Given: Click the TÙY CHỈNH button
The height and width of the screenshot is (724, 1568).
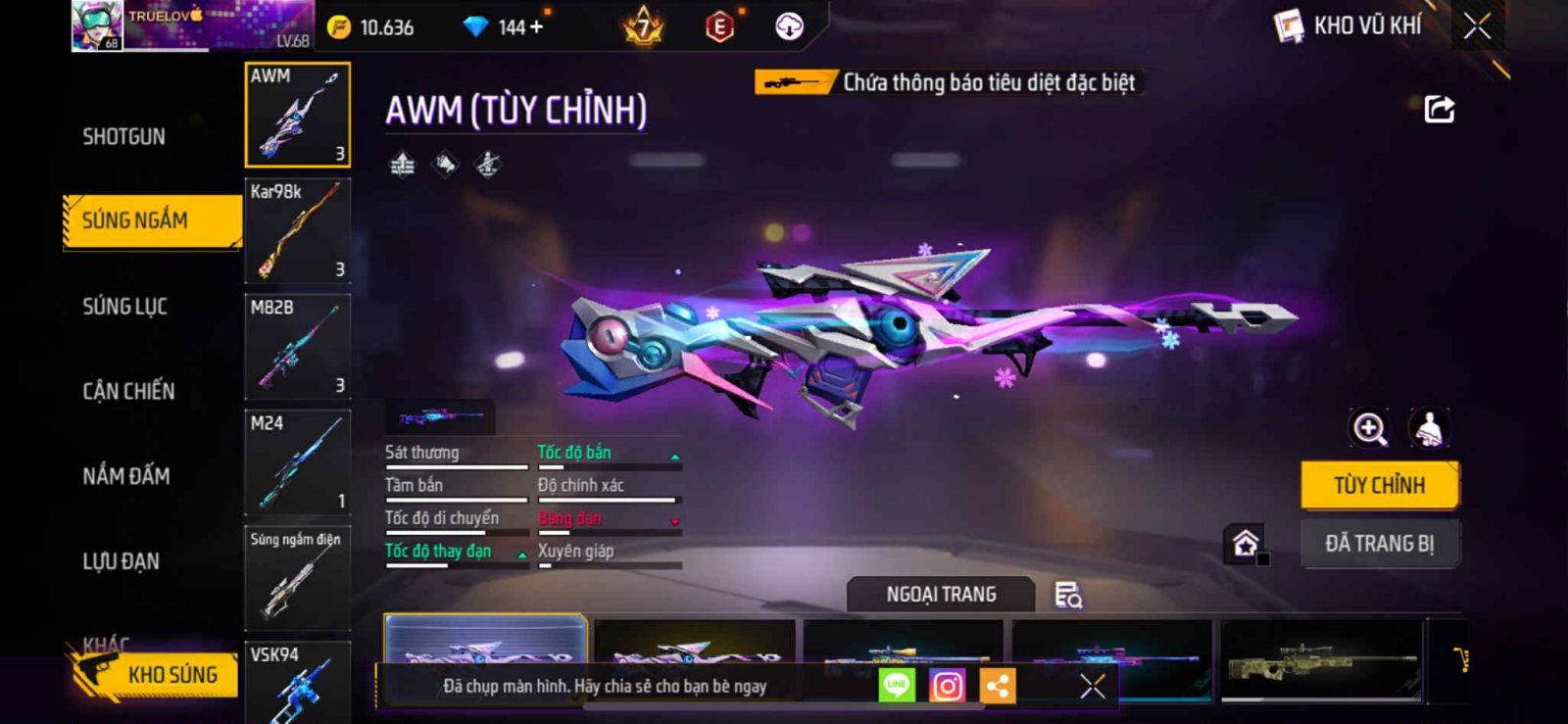Looking at the screenshot, I should pyautogui.click(x=1379, y=485).
